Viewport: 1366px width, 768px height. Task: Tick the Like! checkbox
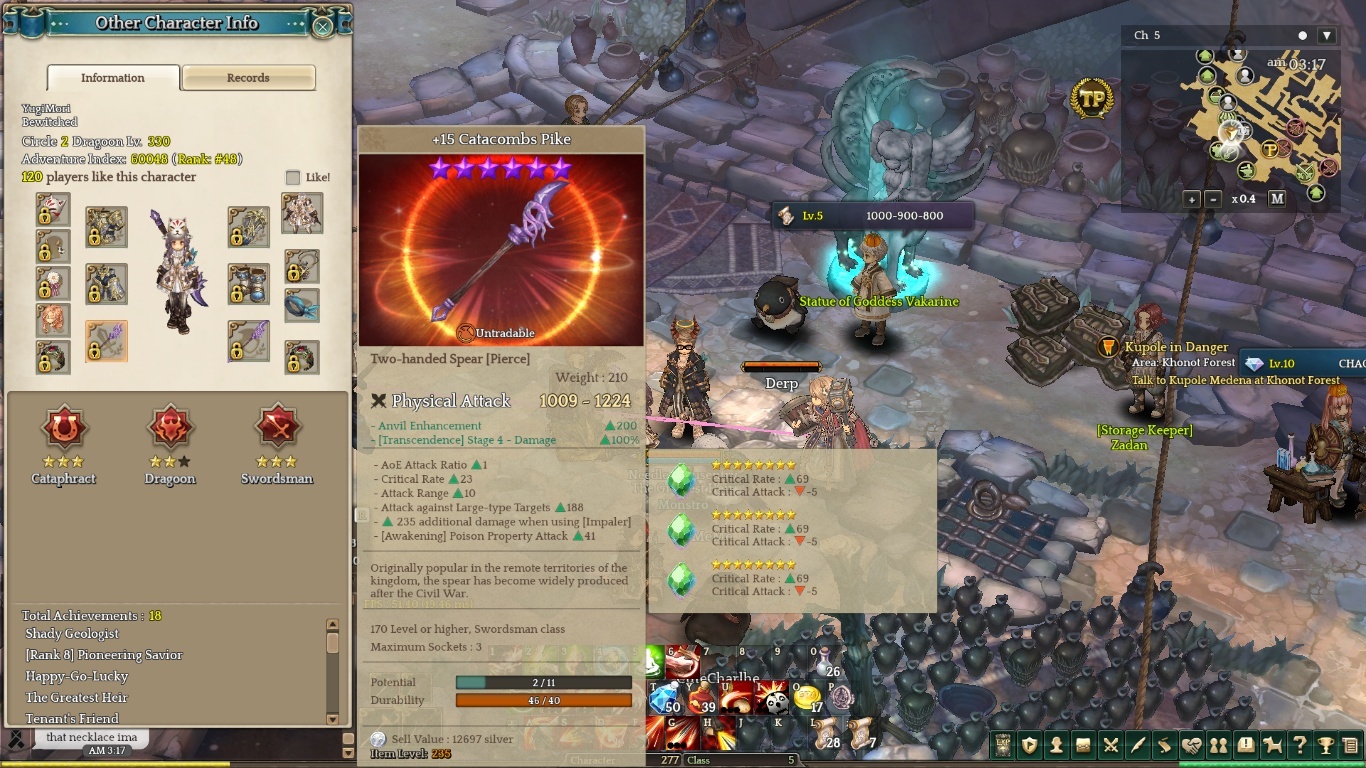coord(293,178)
